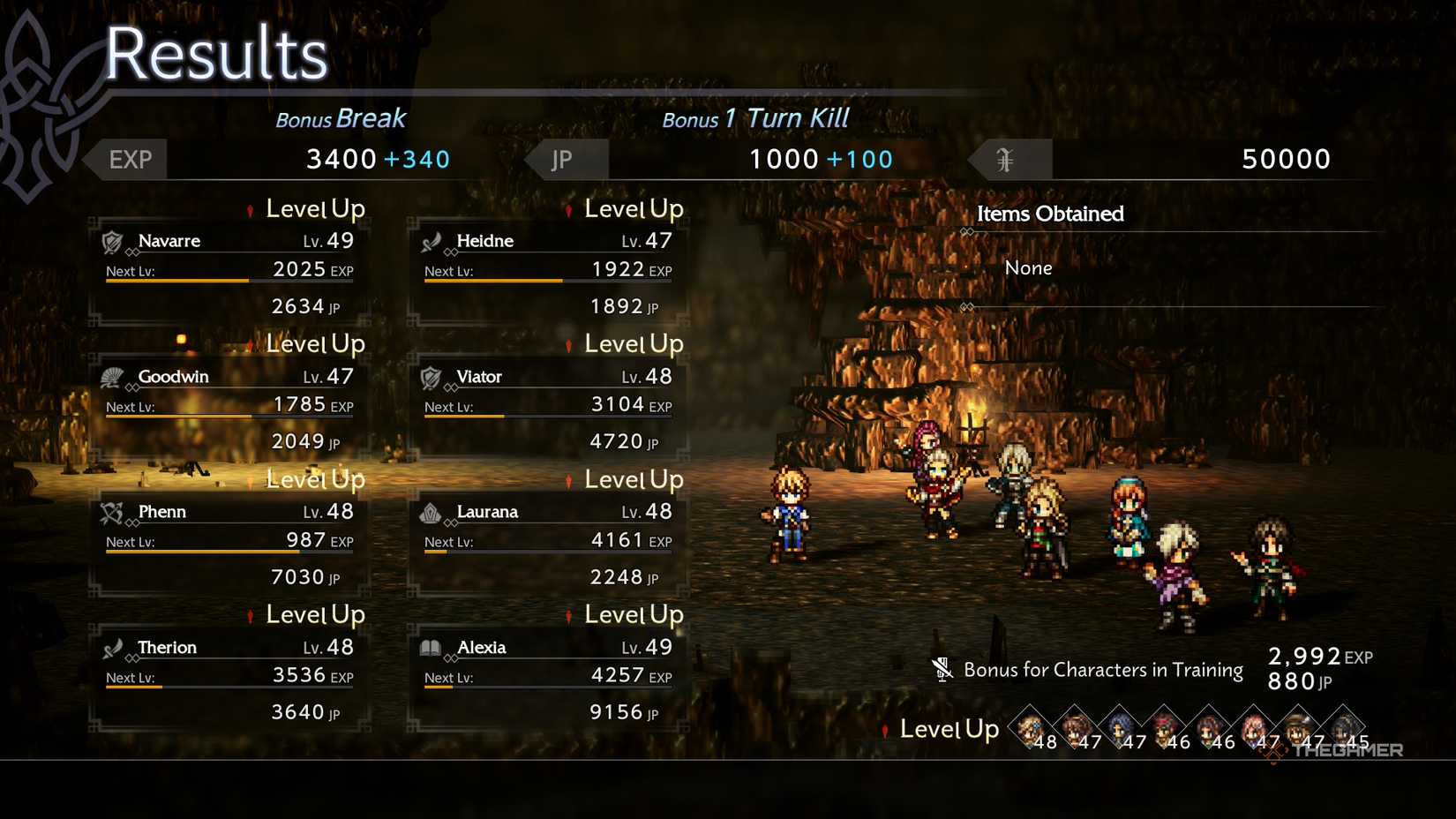This screenshot has width=1456, height=819.
Task: Click the None entry under Items Obtained
Action: click(x=1029, y=267)
